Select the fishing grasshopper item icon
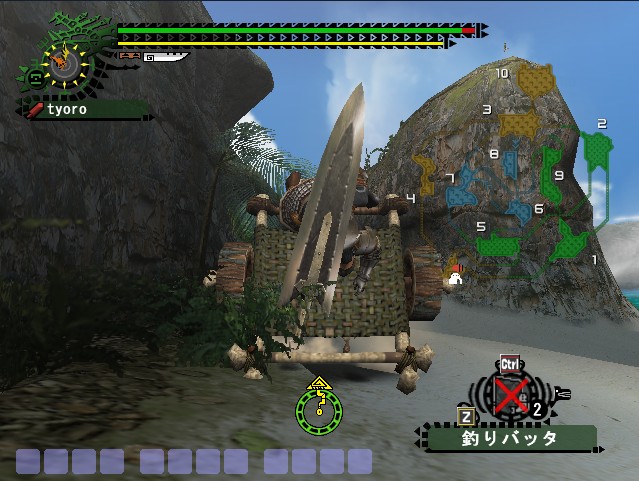The image size is (639, 481). pos(511,397)
